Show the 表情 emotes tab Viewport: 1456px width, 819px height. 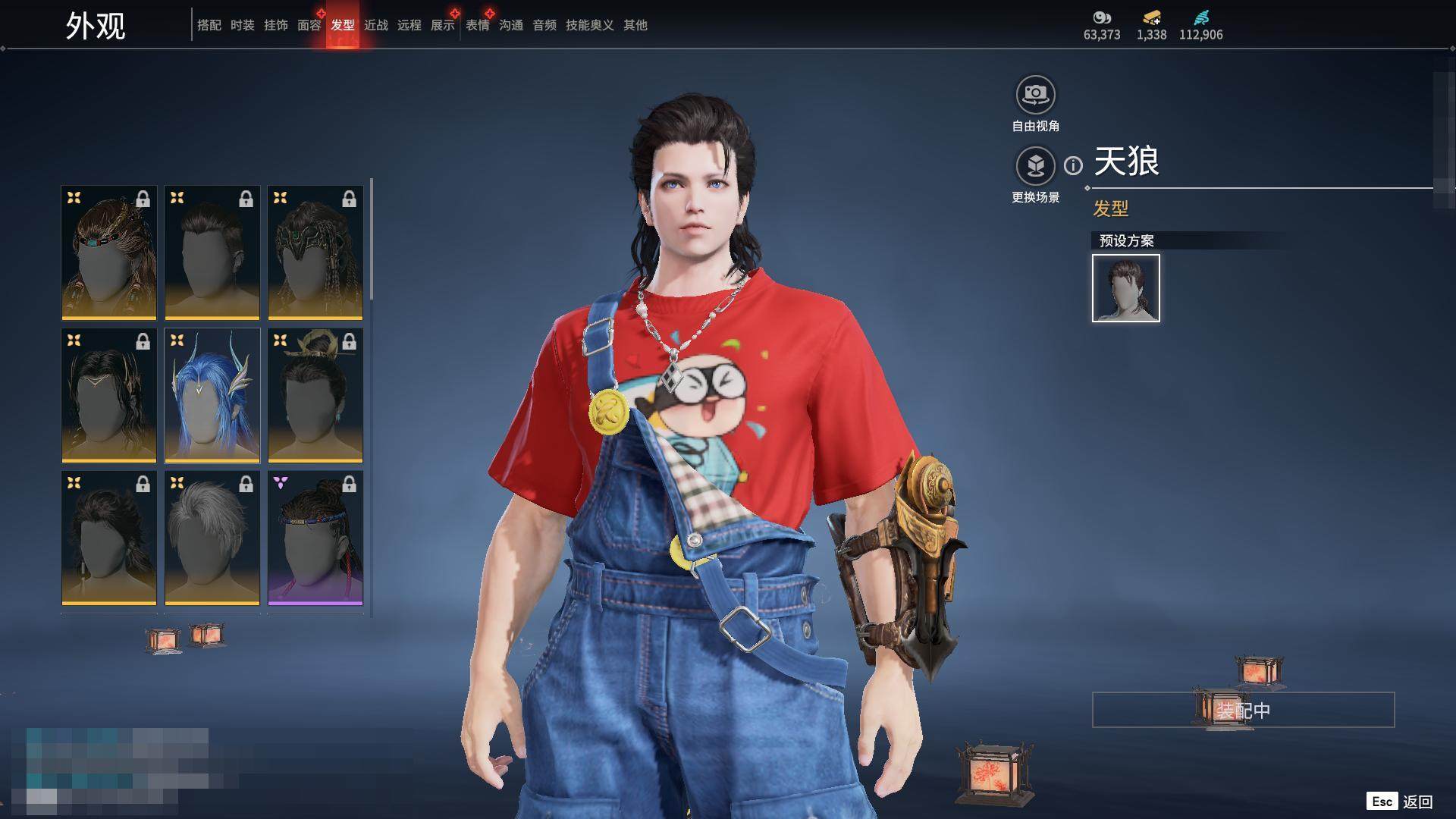point(477,25)
